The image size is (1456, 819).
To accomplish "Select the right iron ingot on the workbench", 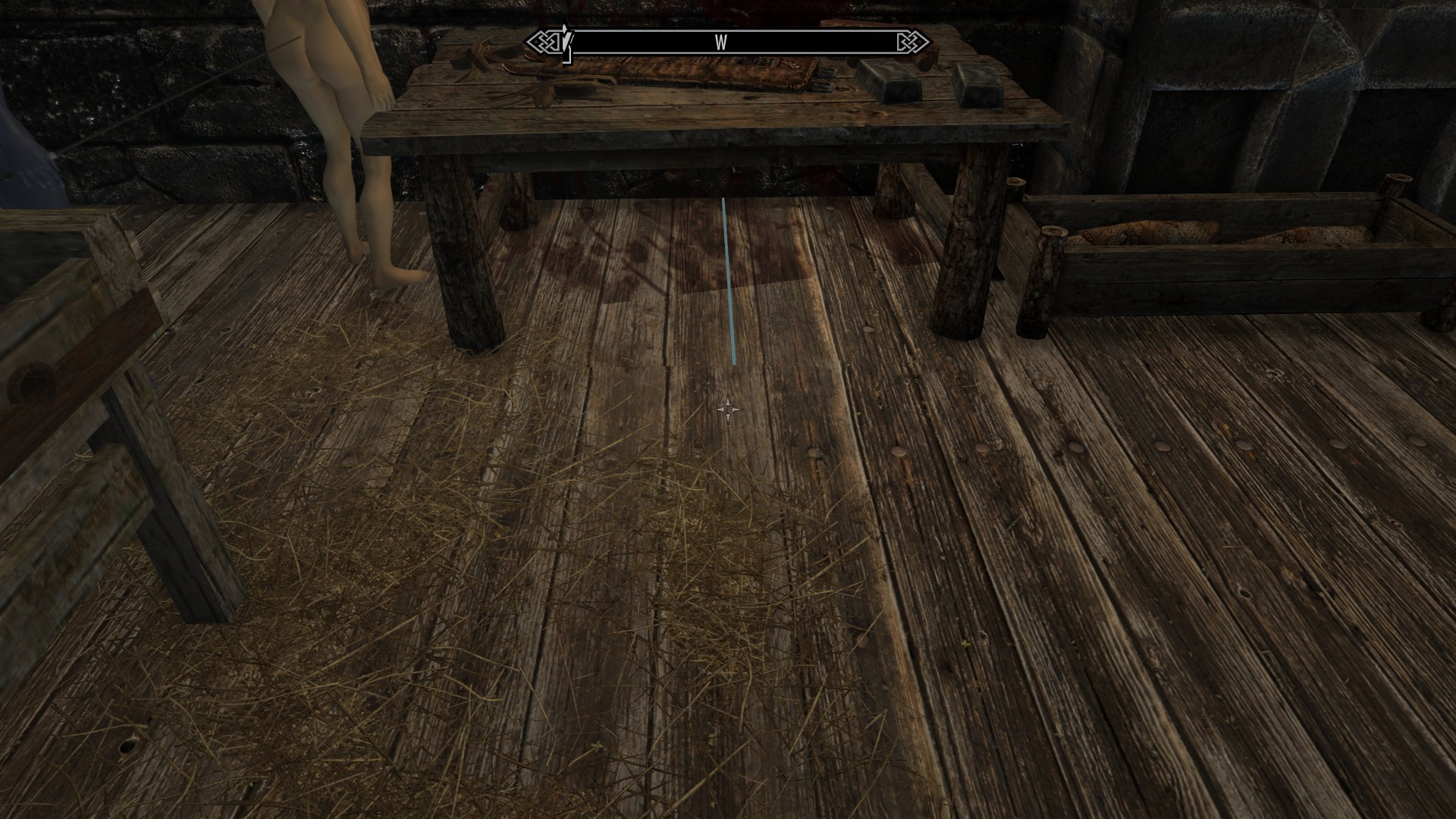I will click(978, 87).
